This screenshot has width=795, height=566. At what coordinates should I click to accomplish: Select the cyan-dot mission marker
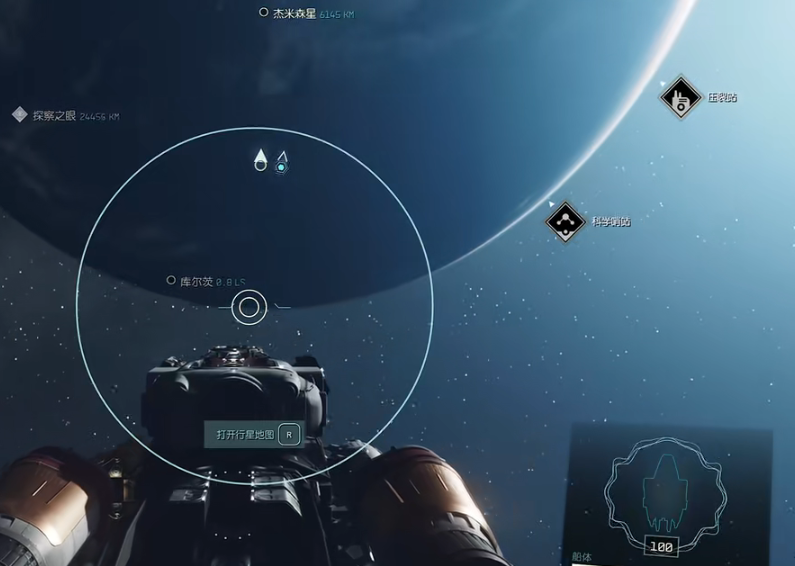tap(282, 162)
